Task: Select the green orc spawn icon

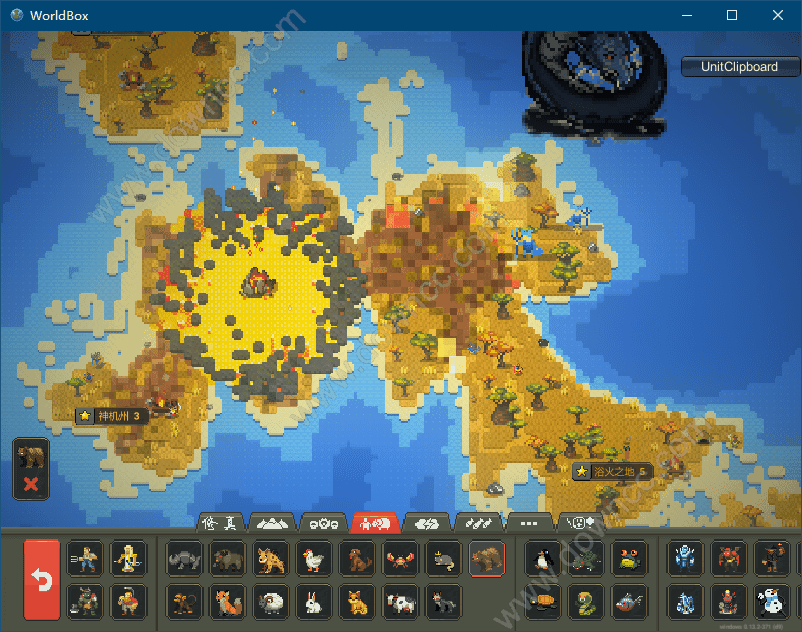Action: (x=84, y=601)
